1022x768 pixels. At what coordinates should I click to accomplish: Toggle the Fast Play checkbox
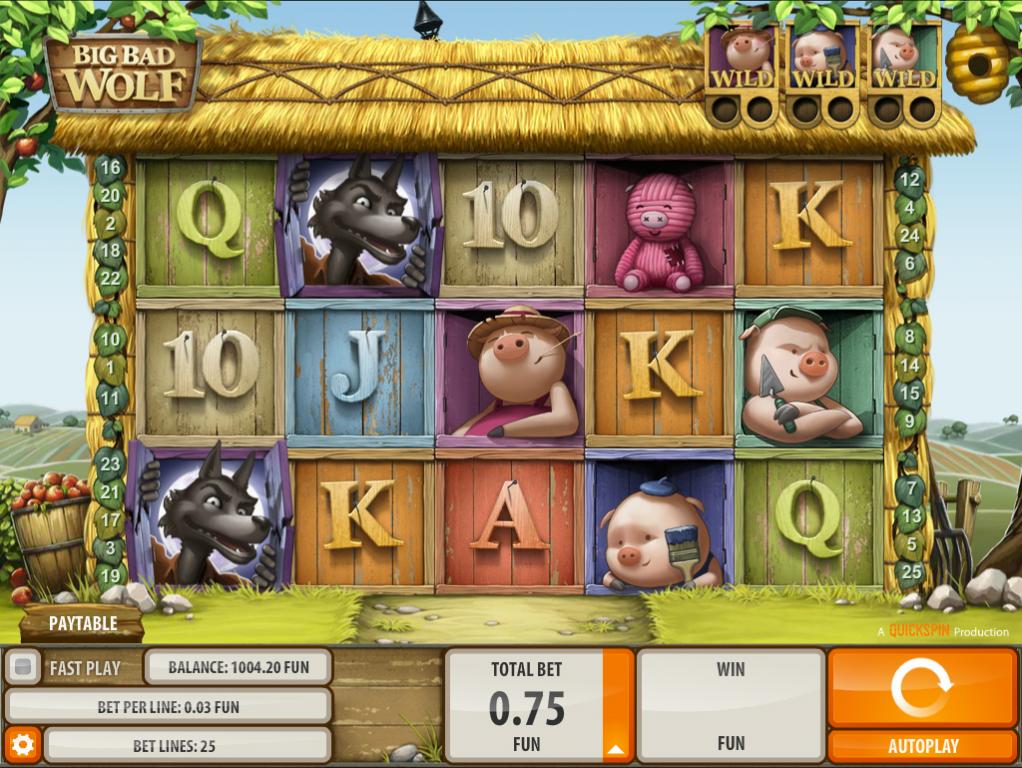pyautogui.click(x=22, y=667)
